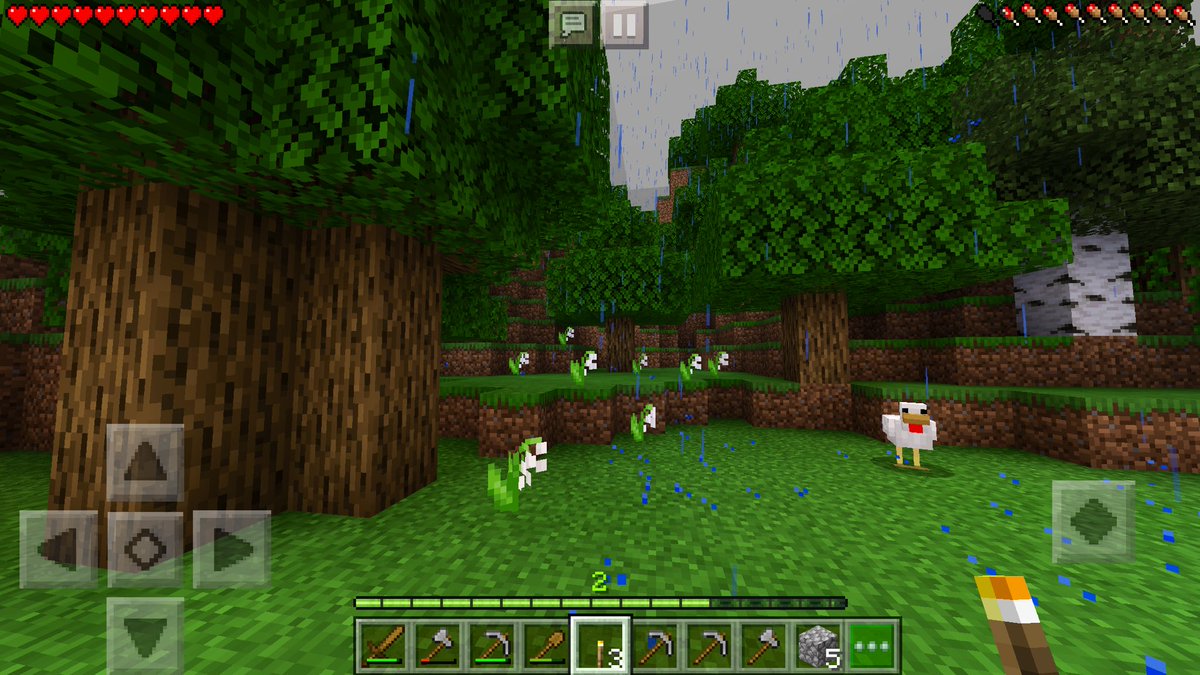The height and width of the screenshot is (675, 1200).
Task: Select the wooden shovel hotbar slot
Action: (x=545, y=646)
